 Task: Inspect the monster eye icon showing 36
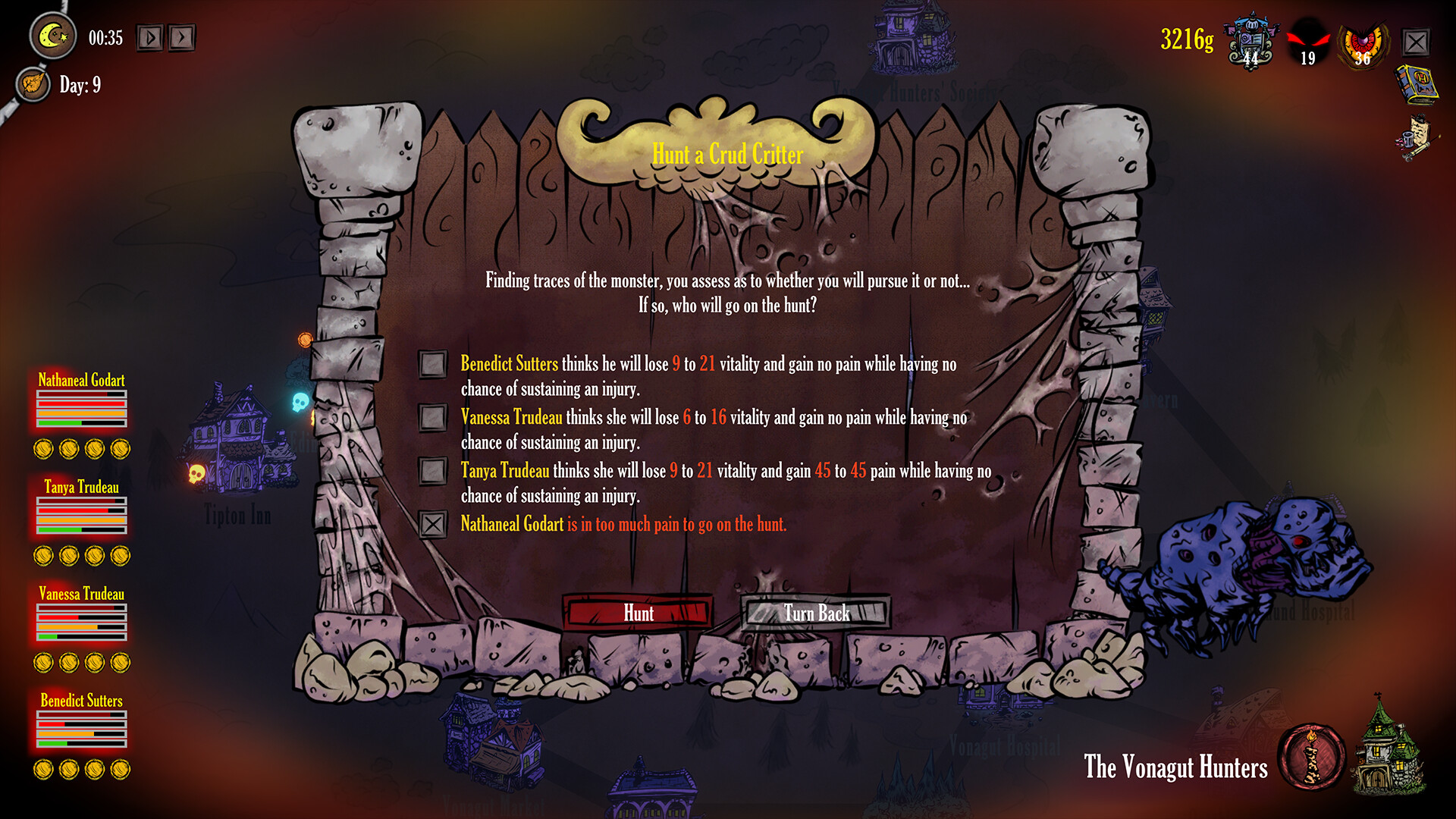point(1363,42)
